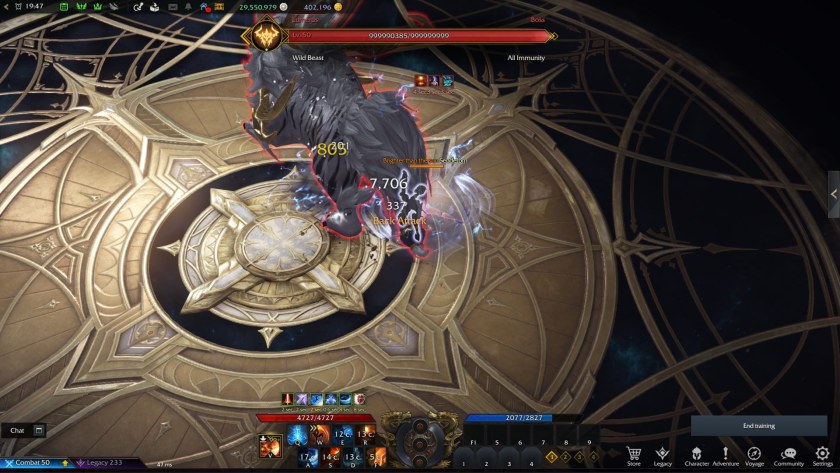
Task: Activate the W skill icon
Action: [x=320, y=435]
